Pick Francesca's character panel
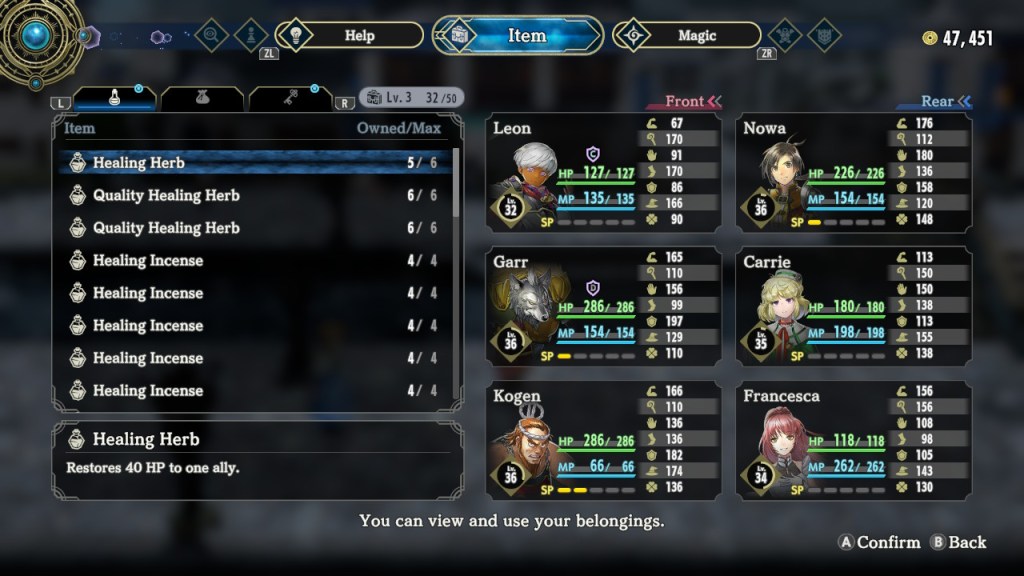The image size is (1024, 576). click(x=853, y=440)
